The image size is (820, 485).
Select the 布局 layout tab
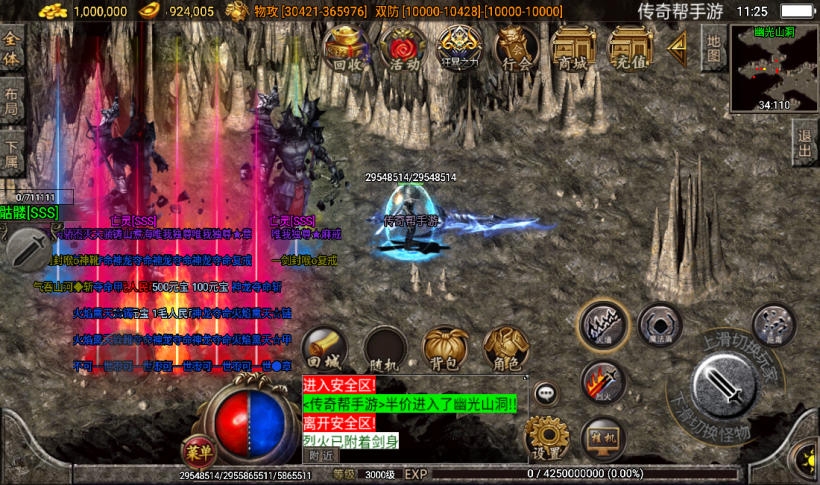point(12,100)
